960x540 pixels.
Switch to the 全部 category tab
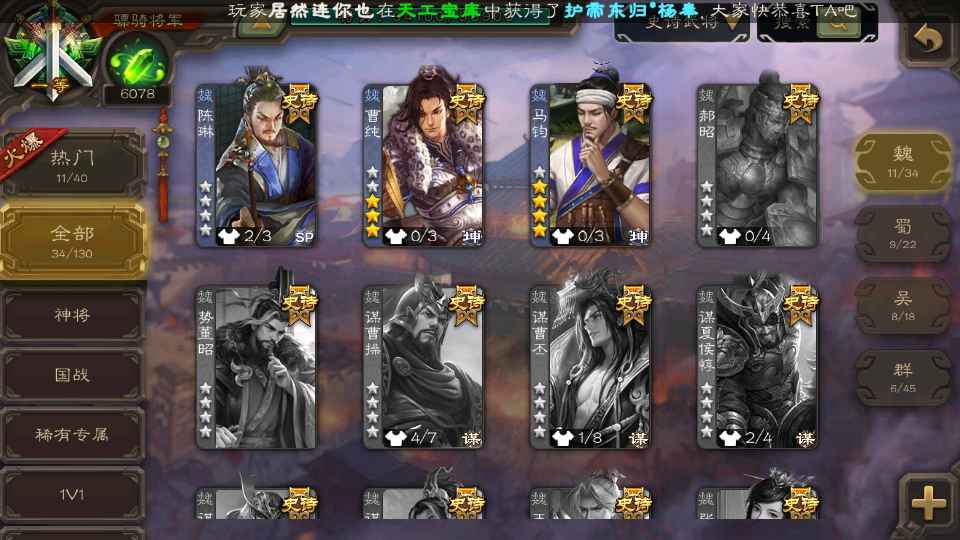(x=72, y=240)
